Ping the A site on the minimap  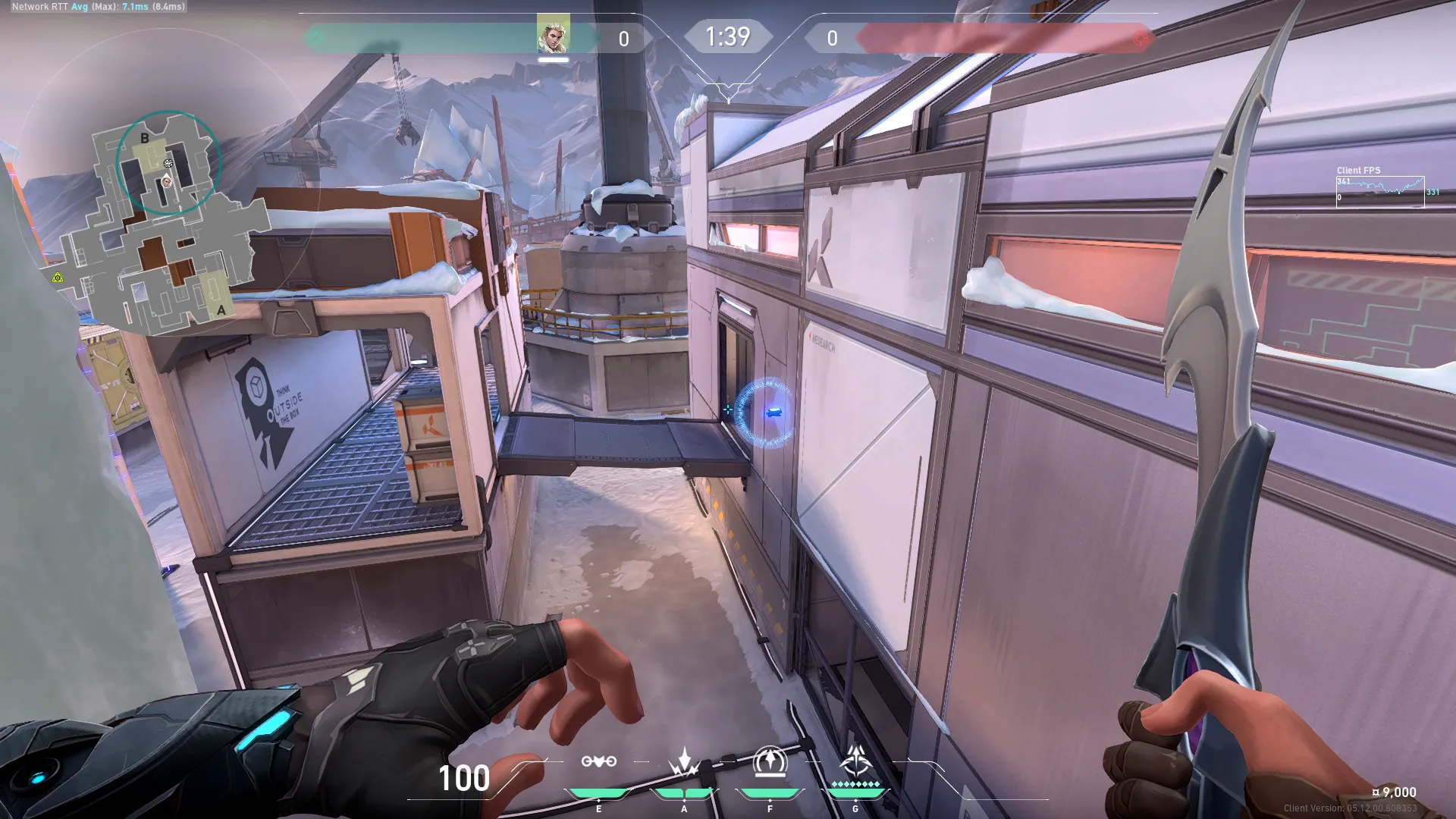click(x=221, y=309)
